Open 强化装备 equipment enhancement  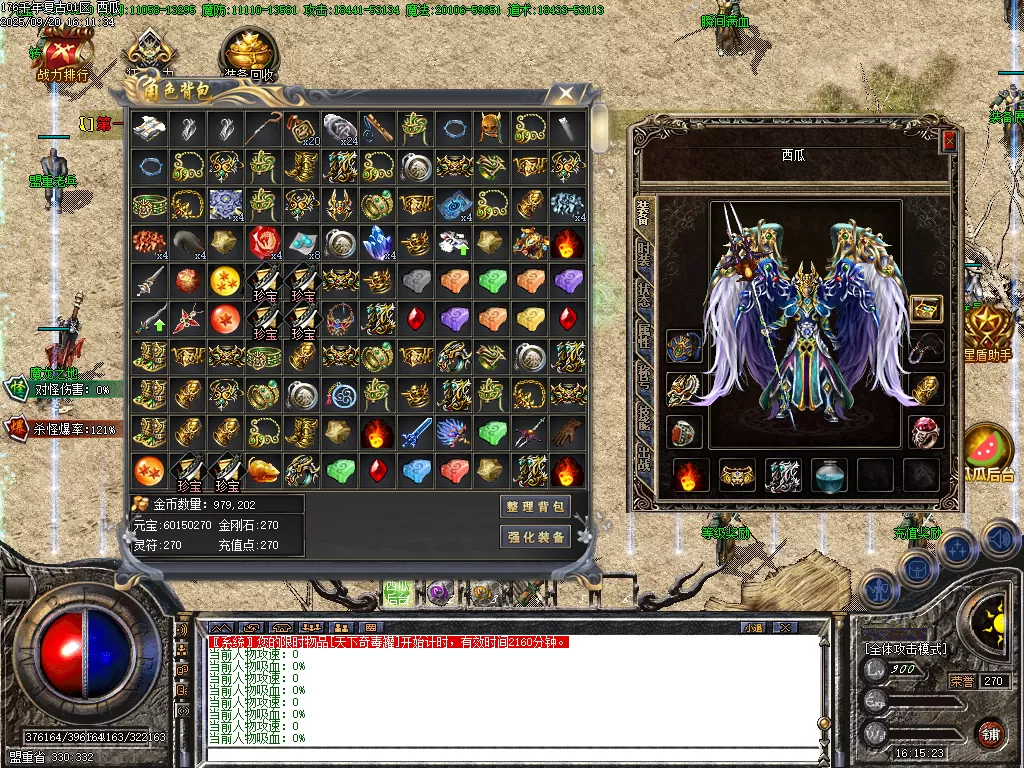[537, 537]
